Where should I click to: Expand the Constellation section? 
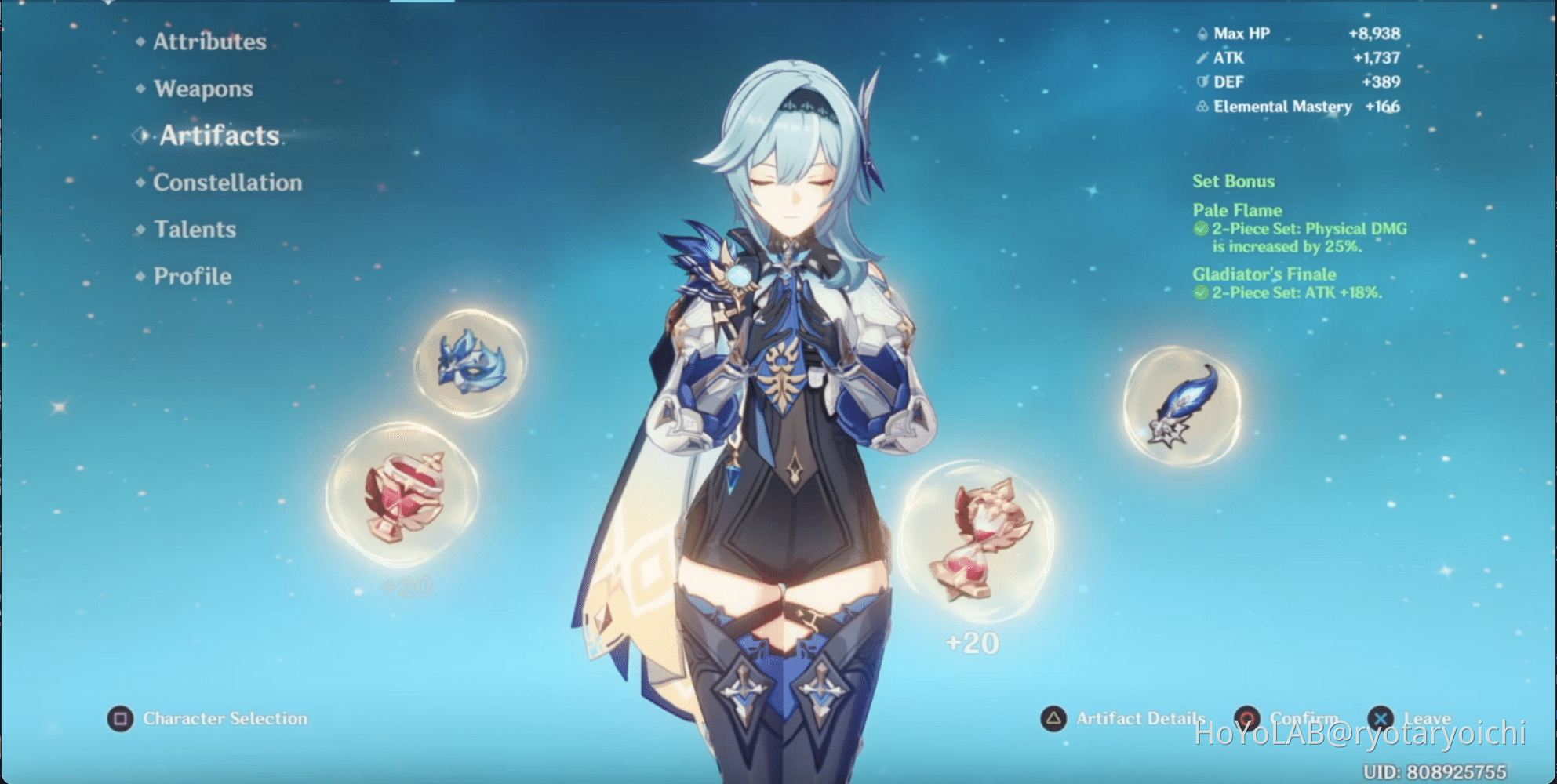pos(227,182)
